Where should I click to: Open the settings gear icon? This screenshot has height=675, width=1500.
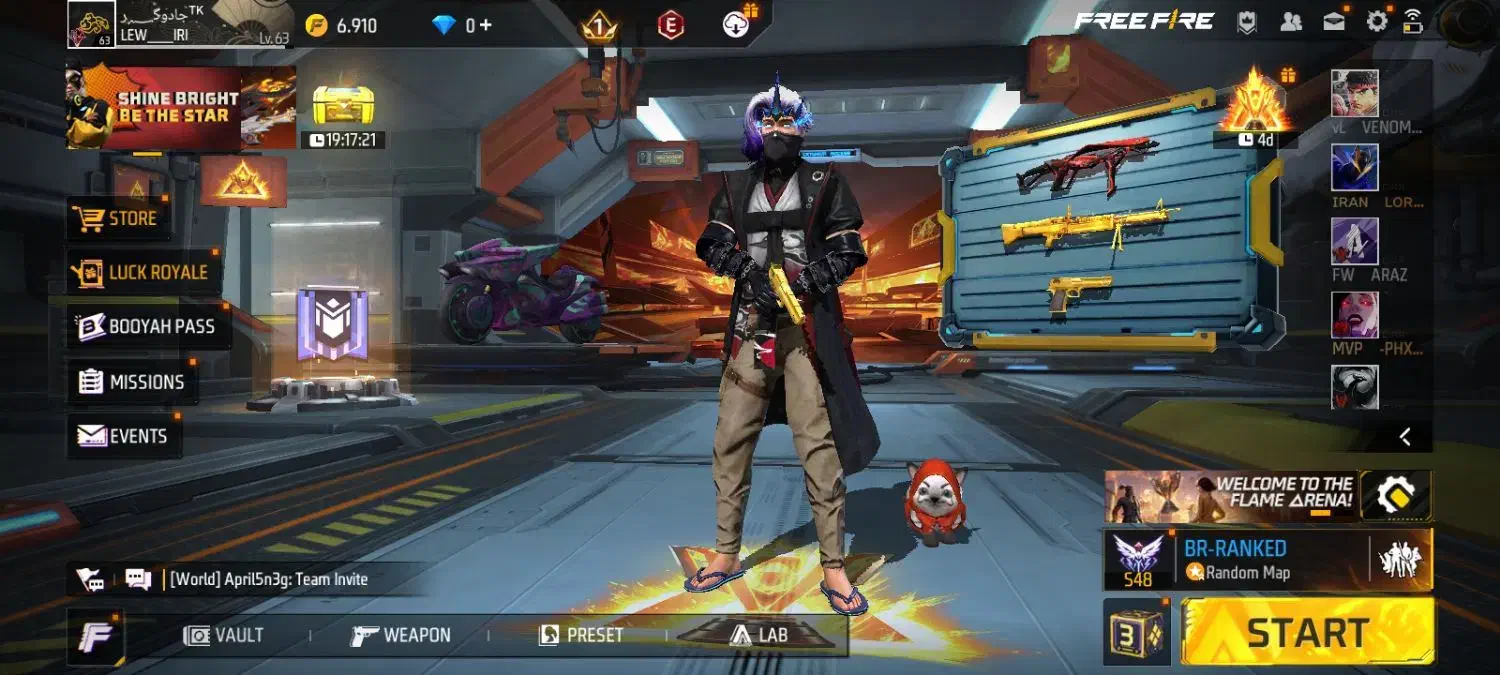coord(1377,22)
